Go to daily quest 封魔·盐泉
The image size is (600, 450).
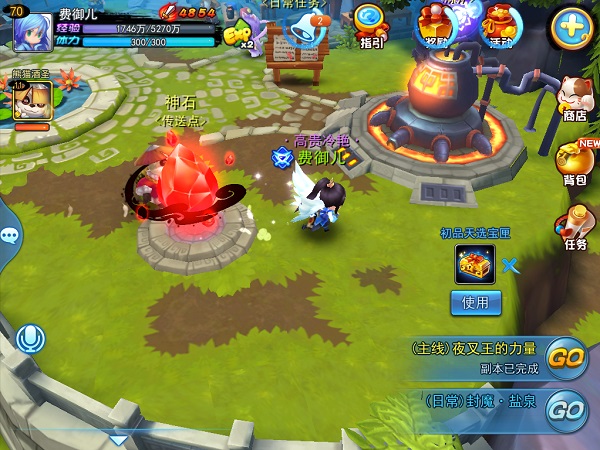[567, 409]
